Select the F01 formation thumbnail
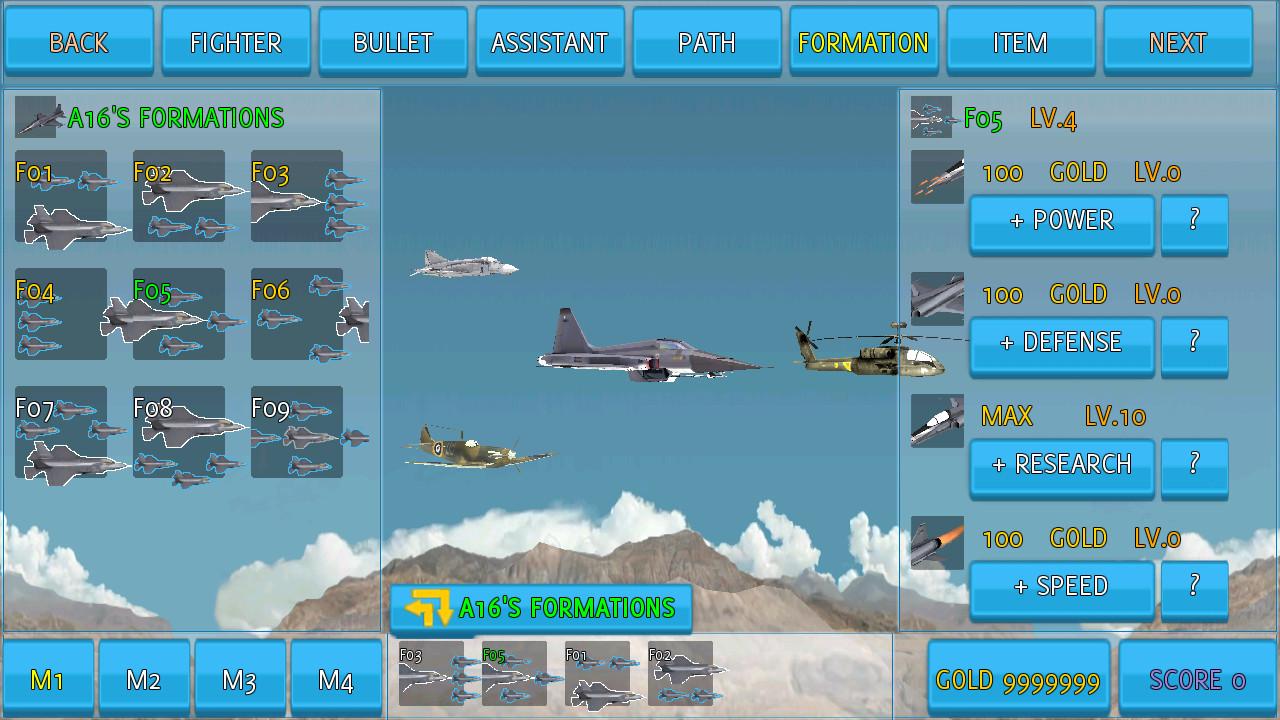This screenshot has width=1280, height=720. pyautogui.click(x=60, y=197)
